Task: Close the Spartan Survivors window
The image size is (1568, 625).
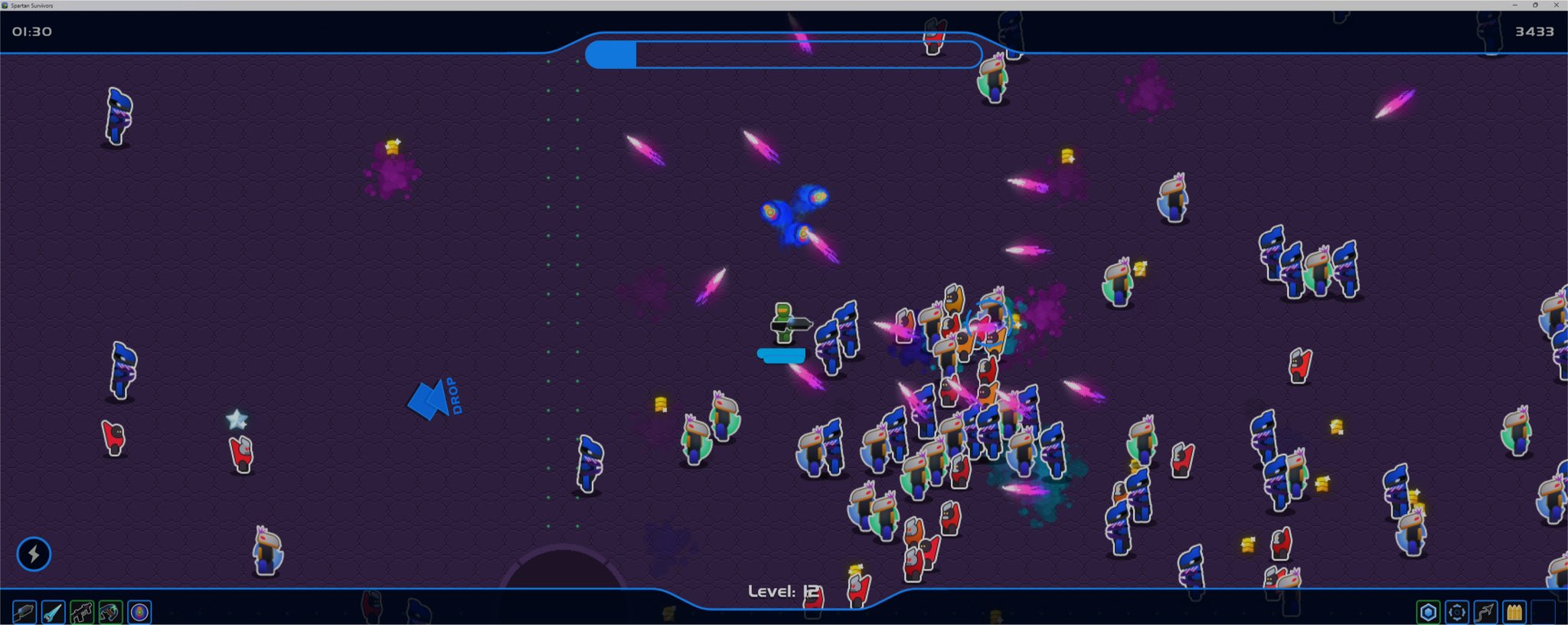Action: (1557, 5)
